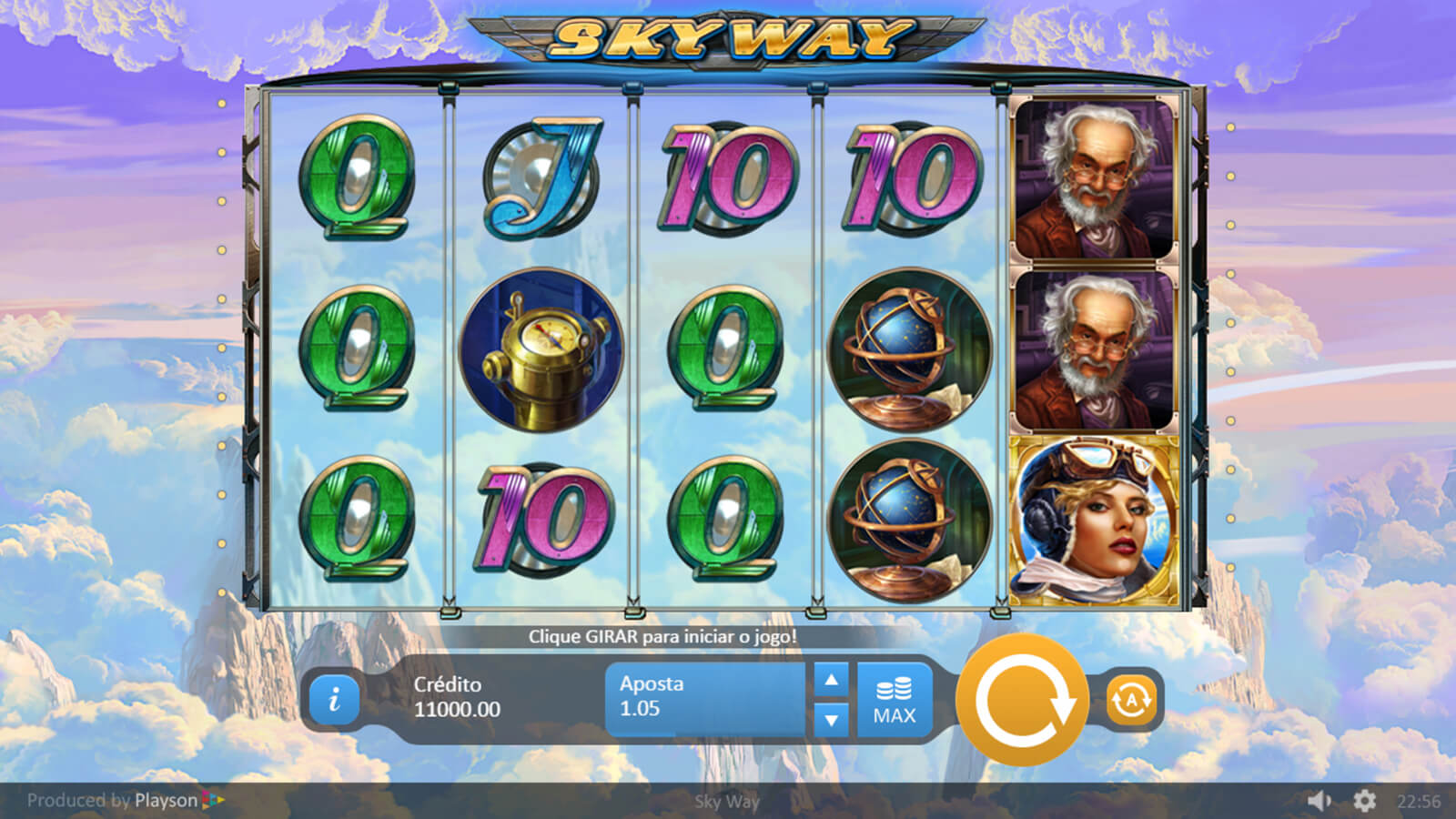This screenshot has width=1456, height=819.
Task: Click the Playson producer logo
Action: click(178, 801)
